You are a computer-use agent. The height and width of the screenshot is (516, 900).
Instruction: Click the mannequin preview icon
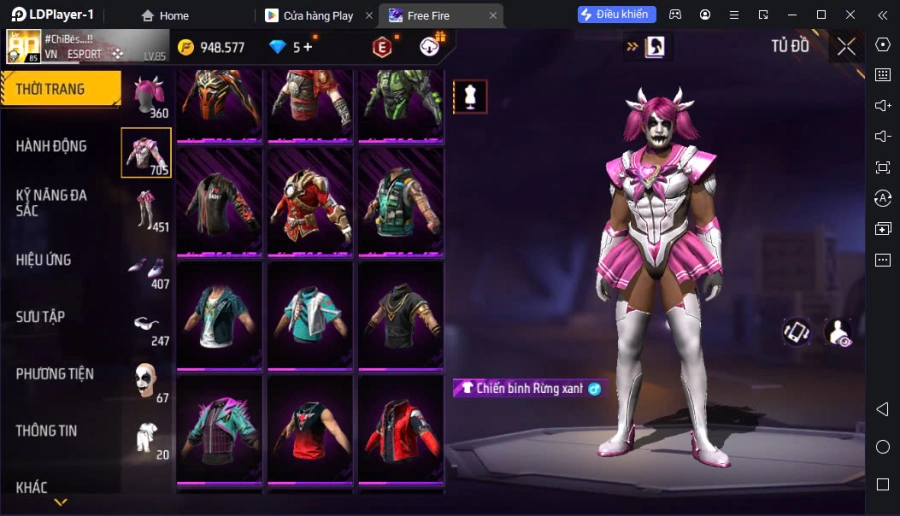click(x=470, y=96)
